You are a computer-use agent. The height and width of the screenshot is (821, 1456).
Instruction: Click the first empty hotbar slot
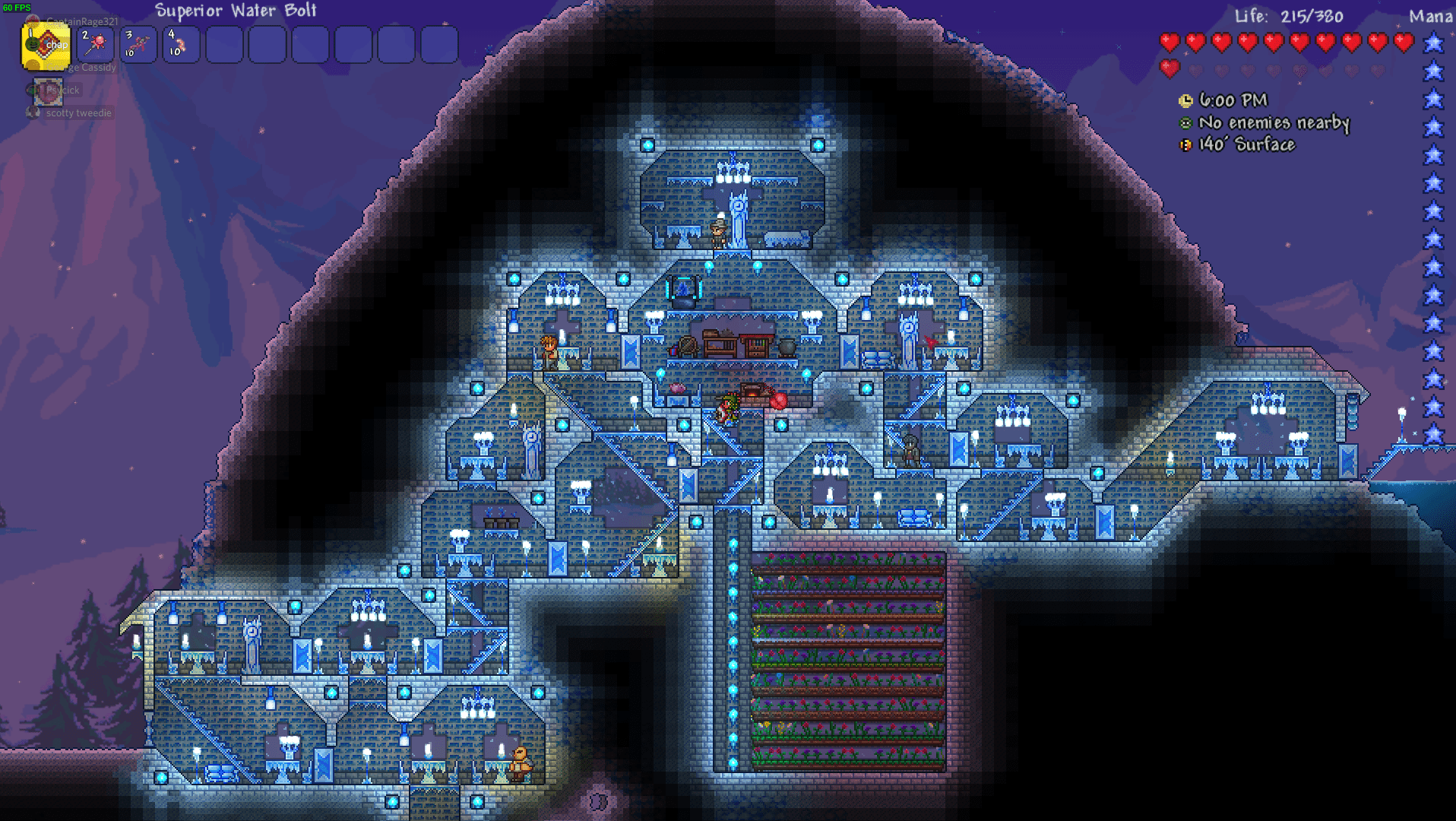[x=223, y=46]
